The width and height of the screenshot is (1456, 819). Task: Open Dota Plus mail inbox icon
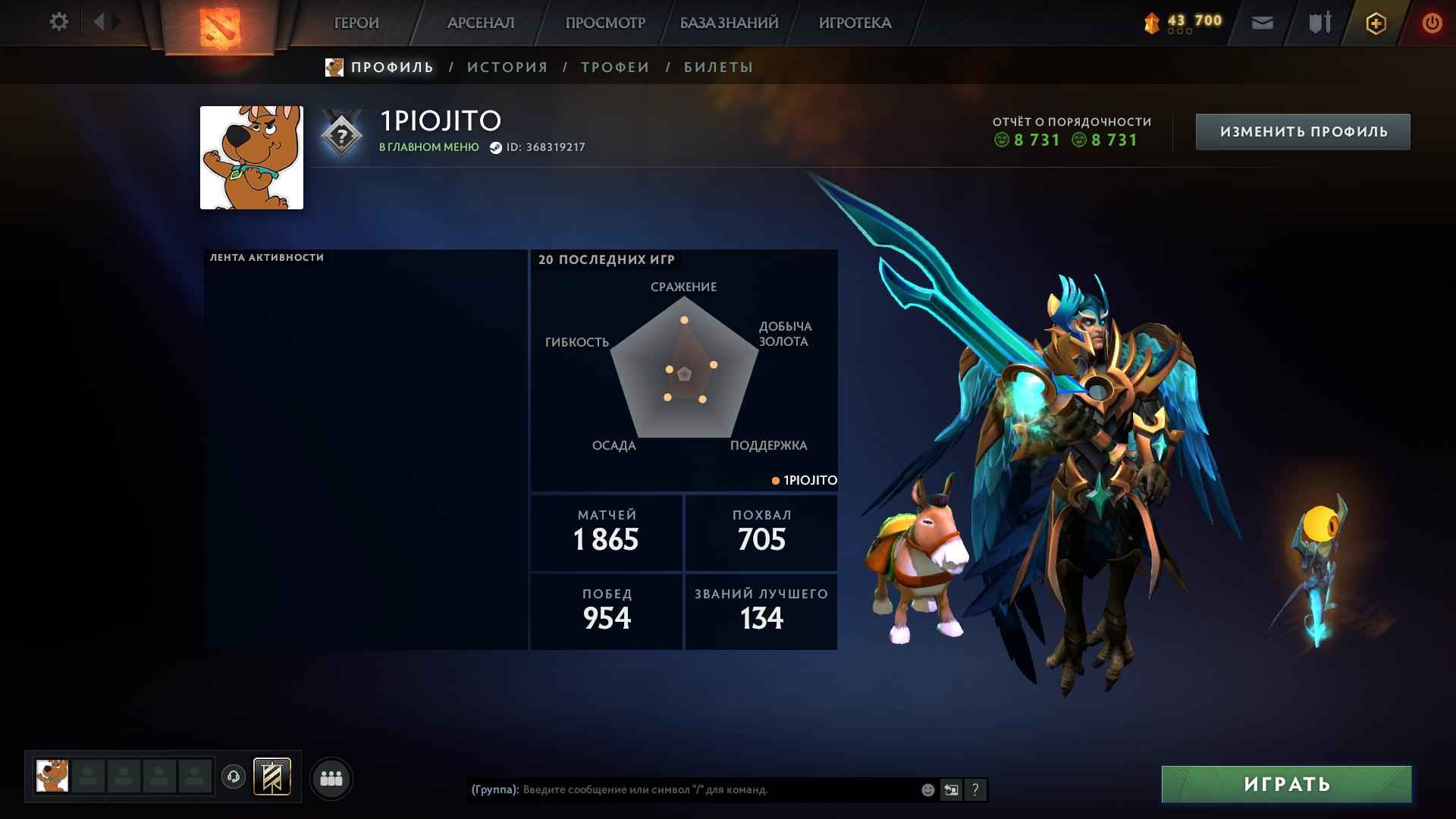coord(1261,24)
